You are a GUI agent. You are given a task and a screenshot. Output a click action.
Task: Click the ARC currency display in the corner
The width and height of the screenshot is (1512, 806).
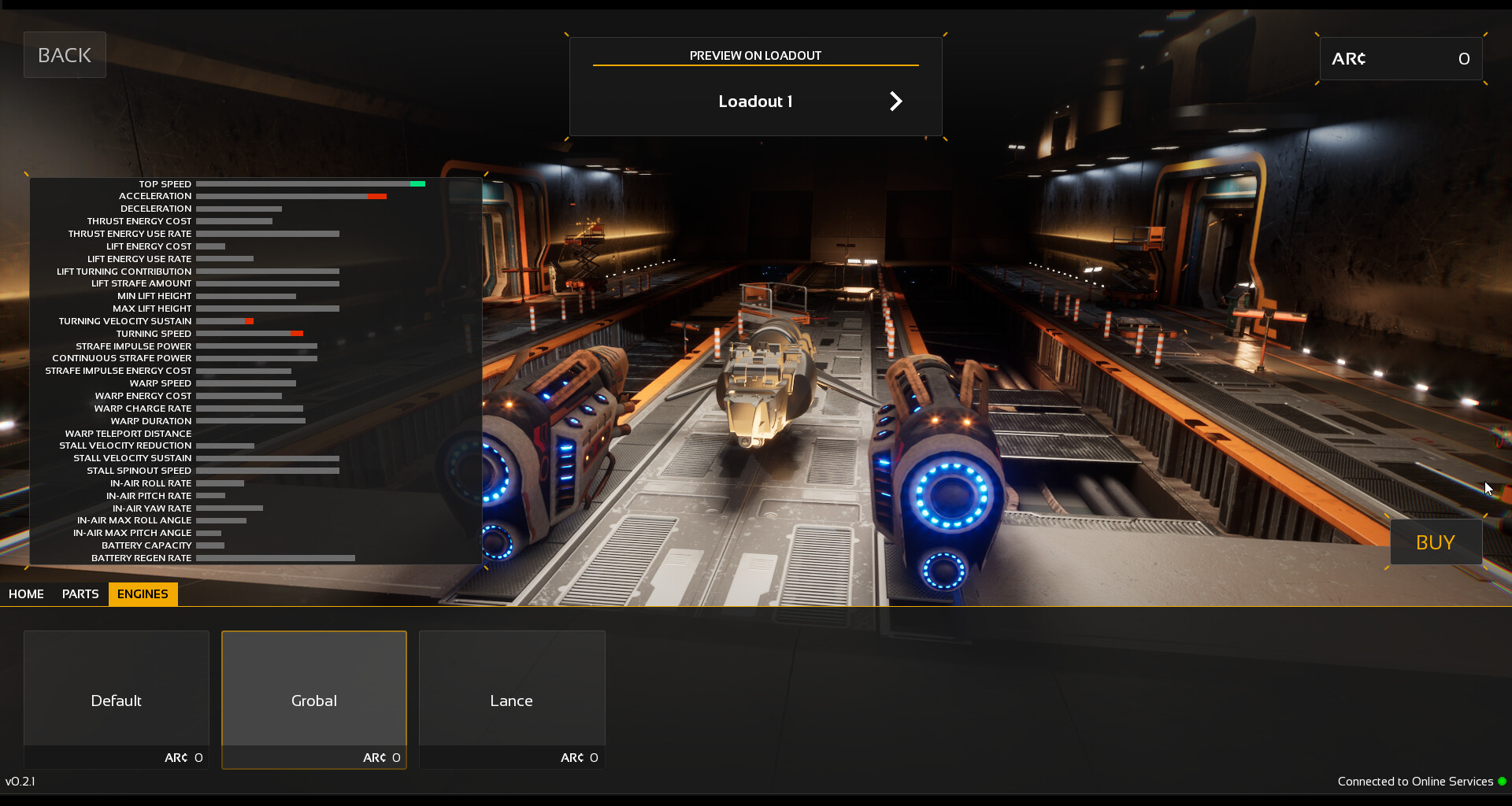coord(1401,58)
